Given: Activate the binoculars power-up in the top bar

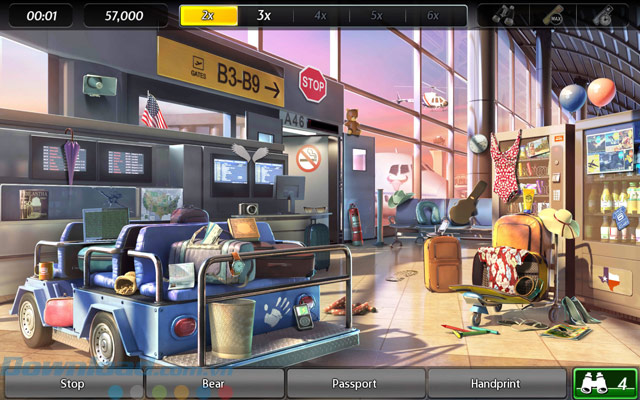Looking at the screenshot, I should [x=506, y=16].
